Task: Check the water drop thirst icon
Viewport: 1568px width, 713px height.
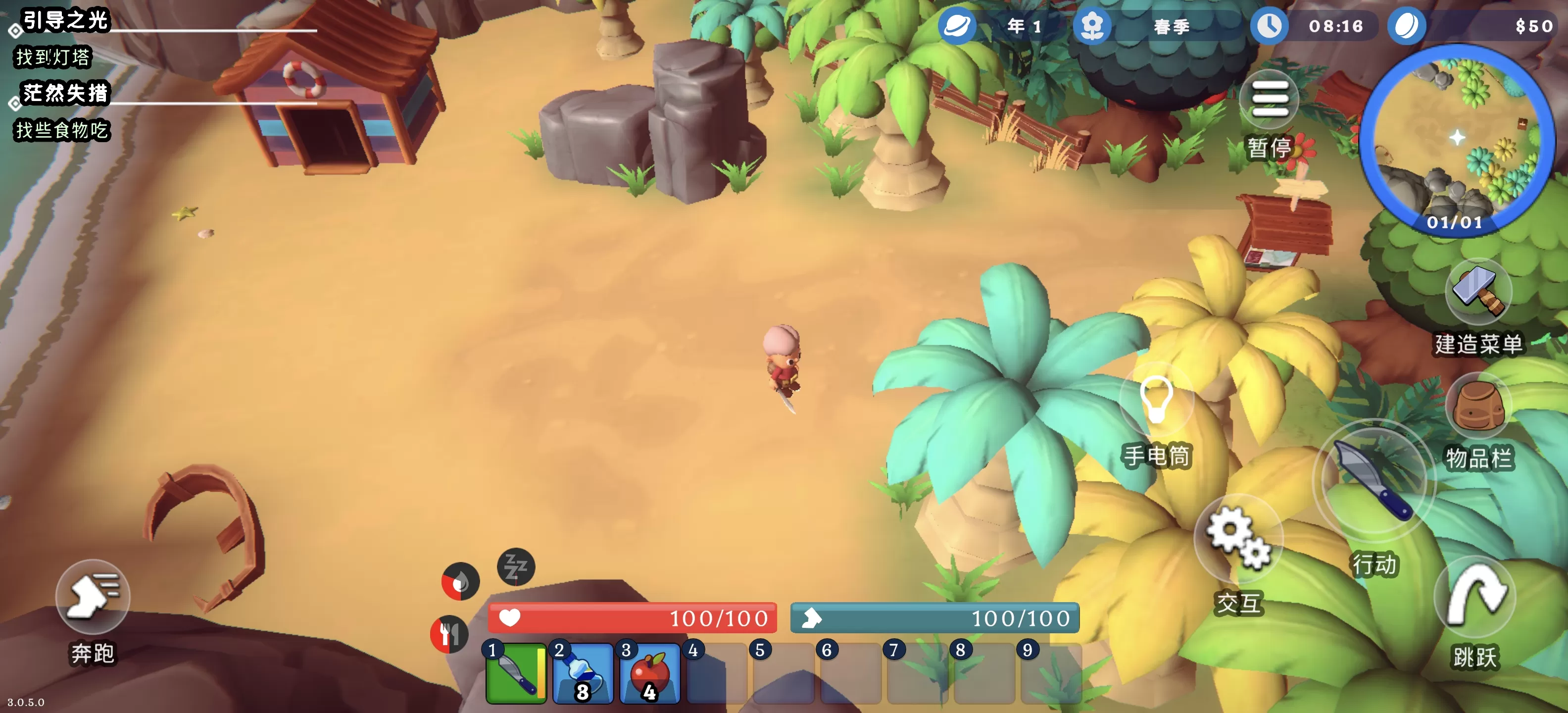Action: coord(460,581)
